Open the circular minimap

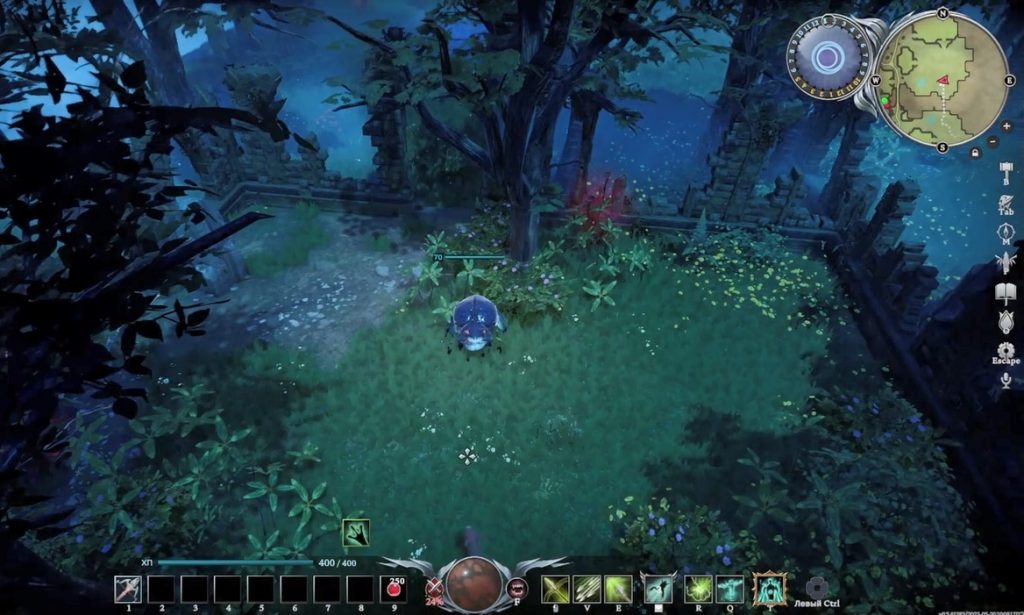(x=942, y=79)
